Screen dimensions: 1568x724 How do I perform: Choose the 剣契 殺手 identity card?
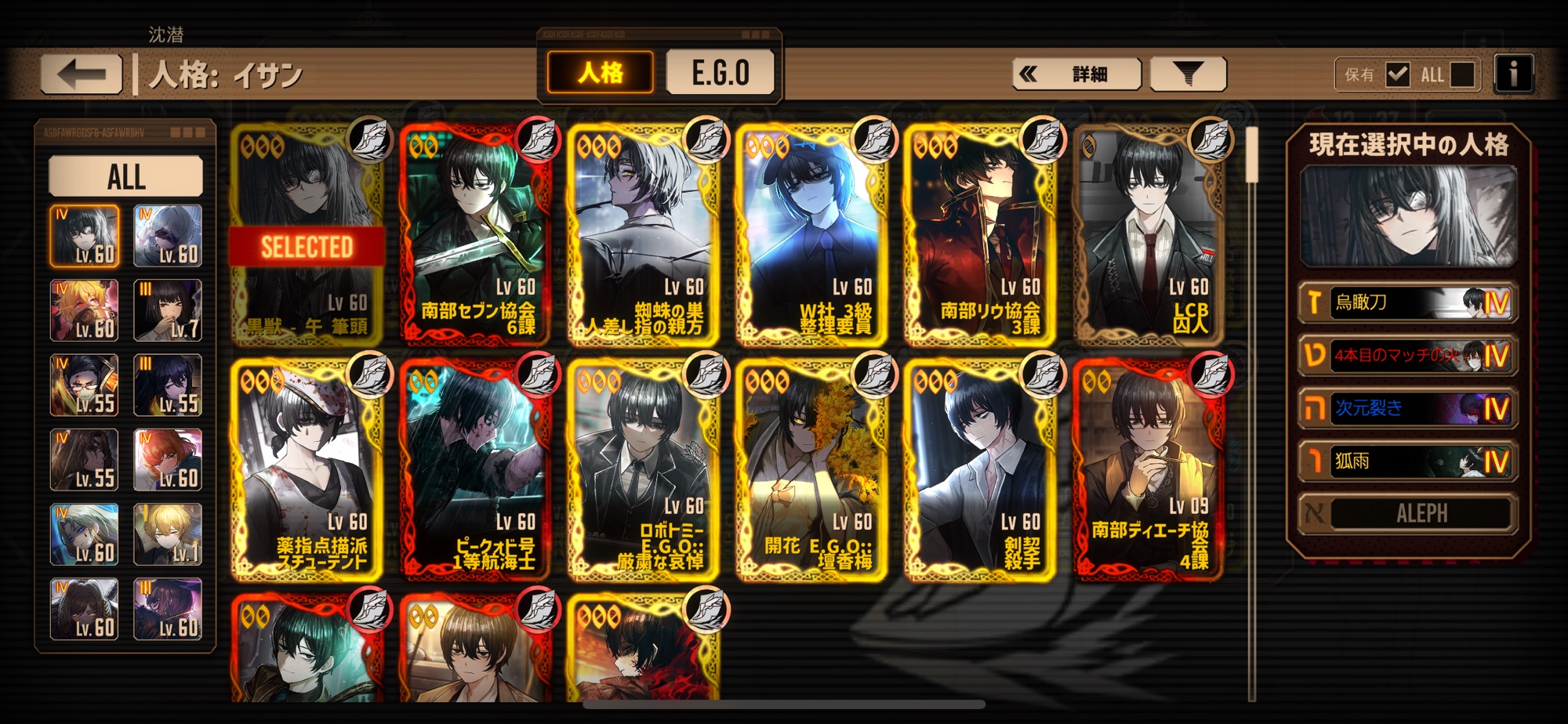click(980, 470)
